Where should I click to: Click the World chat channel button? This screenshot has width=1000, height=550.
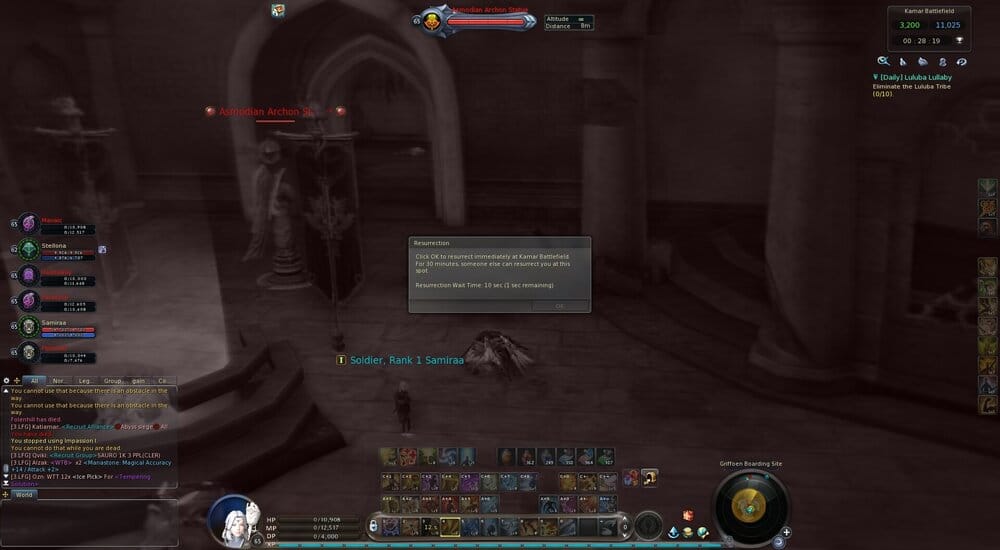pyautogui.click(x=24, y=494)
